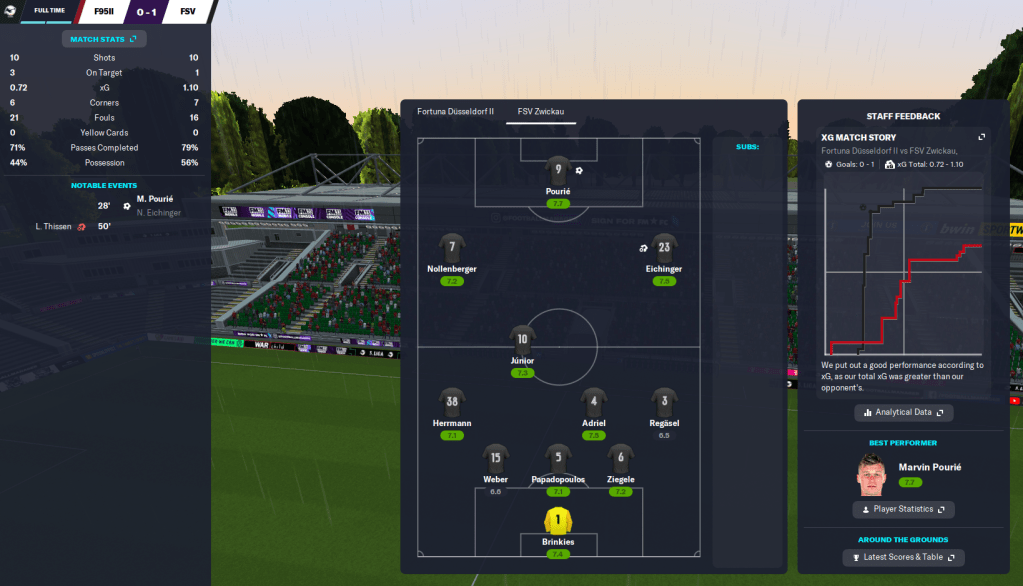
Task: Choose Regäsel's number 3 shirt
Action: pos(664,403)
